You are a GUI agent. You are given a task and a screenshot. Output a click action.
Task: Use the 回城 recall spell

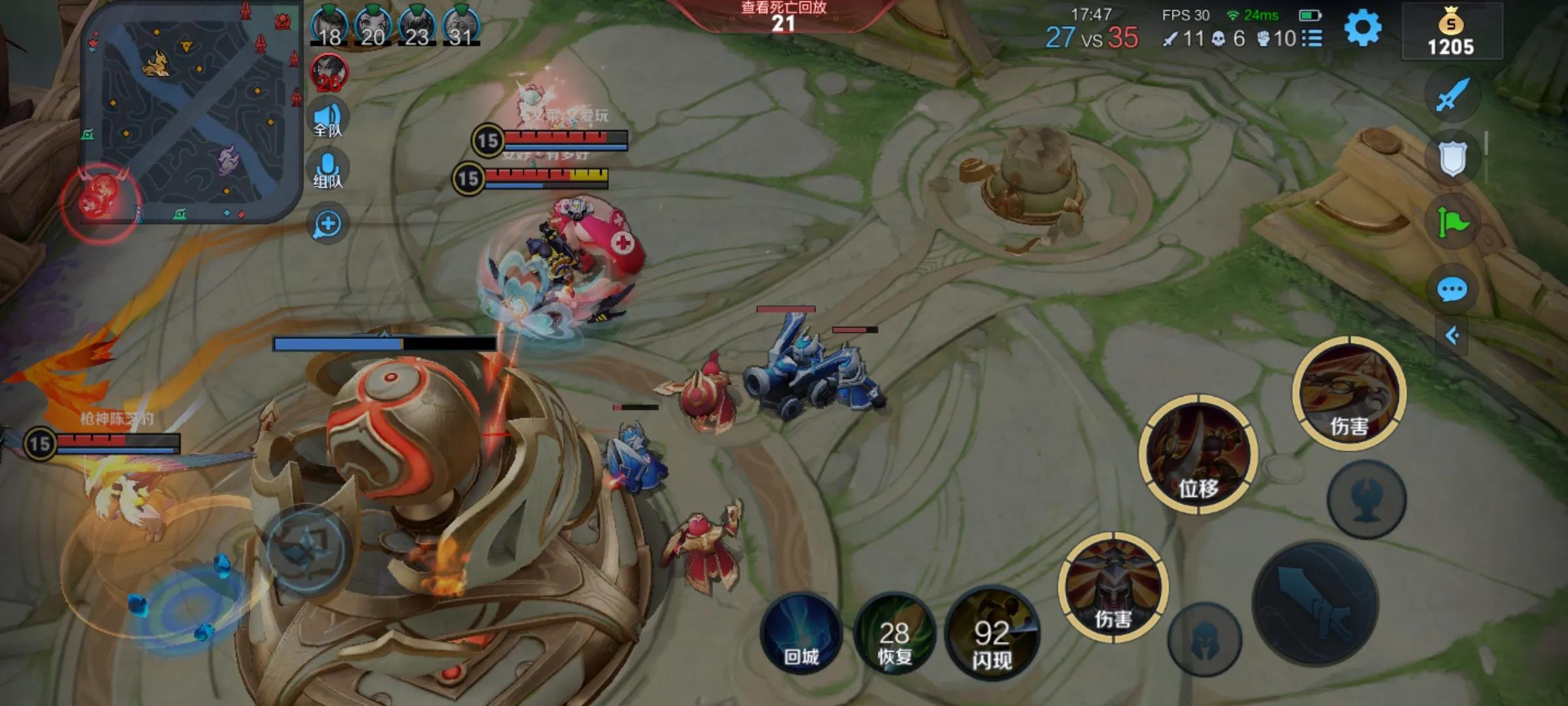pos(801,633)
